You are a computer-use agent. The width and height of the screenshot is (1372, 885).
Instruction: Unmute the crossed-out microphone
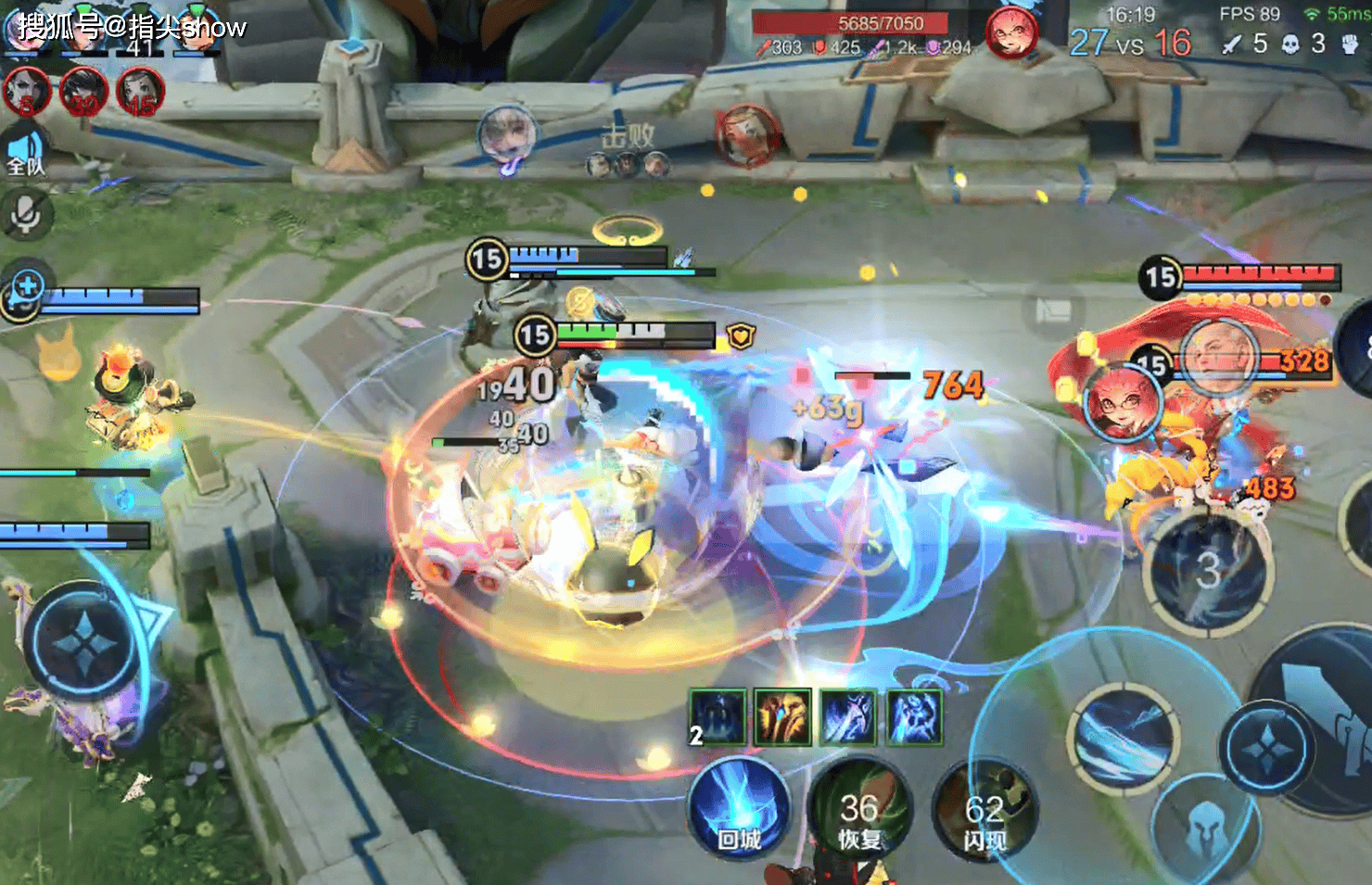point(26,214)
